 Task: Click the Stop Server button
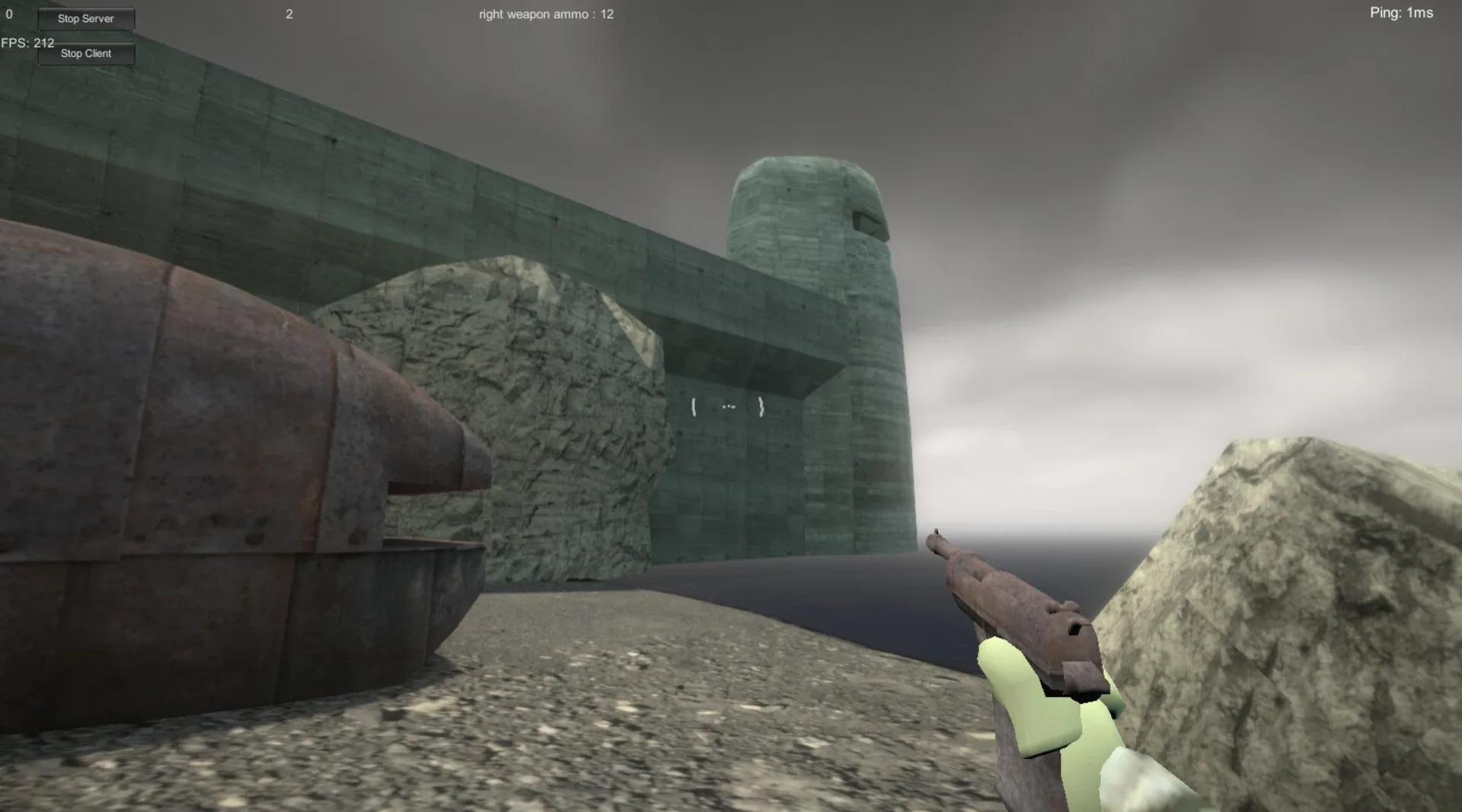tap(86, 18)
